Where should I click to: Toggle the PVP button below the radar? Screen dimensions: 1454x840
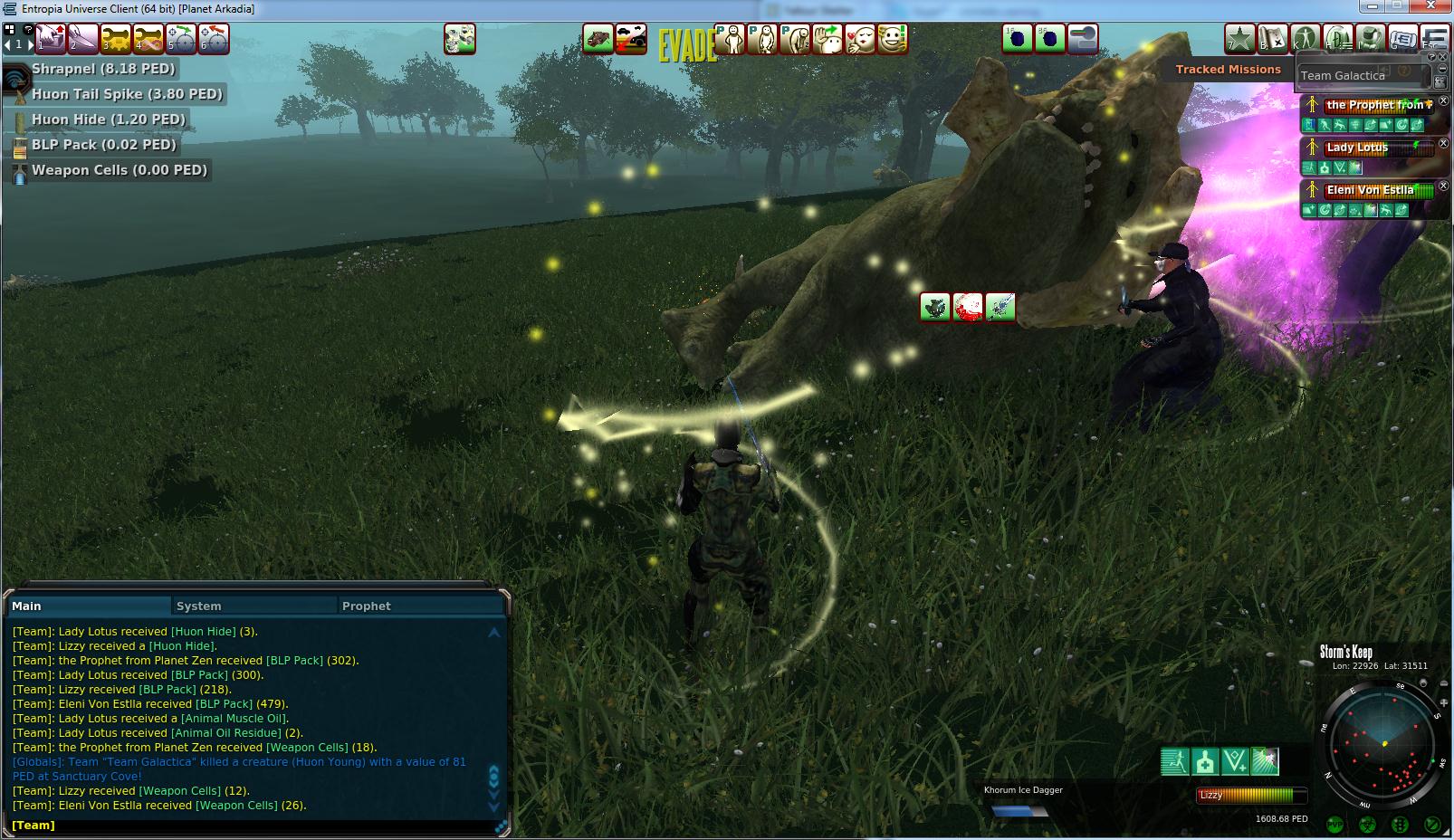(x=1334, y=824)
